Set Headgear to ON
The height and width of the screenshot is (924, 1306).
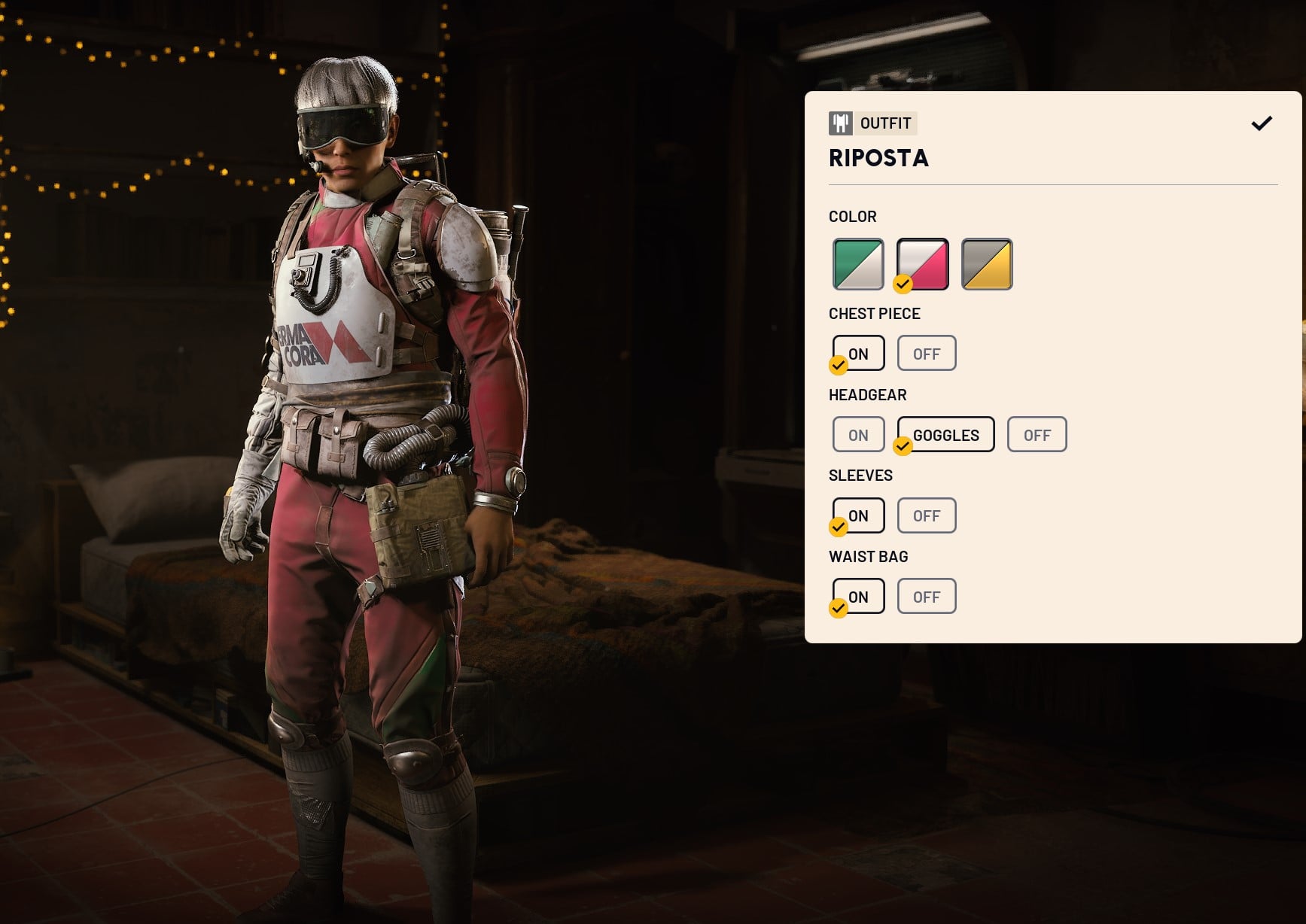[x=857, y=434]
